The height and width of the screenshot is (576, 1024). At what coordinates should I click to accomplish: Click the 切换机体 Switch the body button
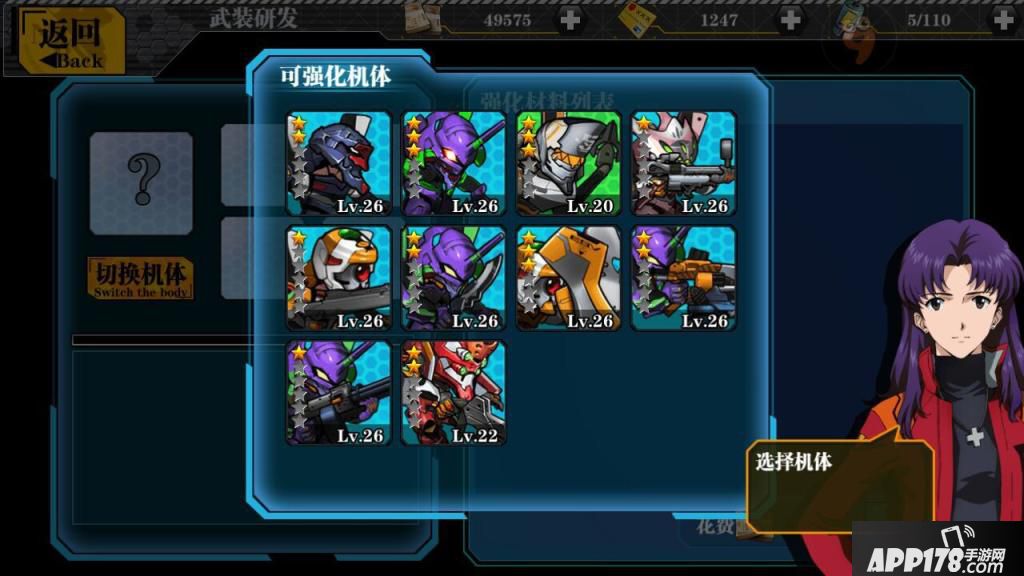tap(141, 279)
